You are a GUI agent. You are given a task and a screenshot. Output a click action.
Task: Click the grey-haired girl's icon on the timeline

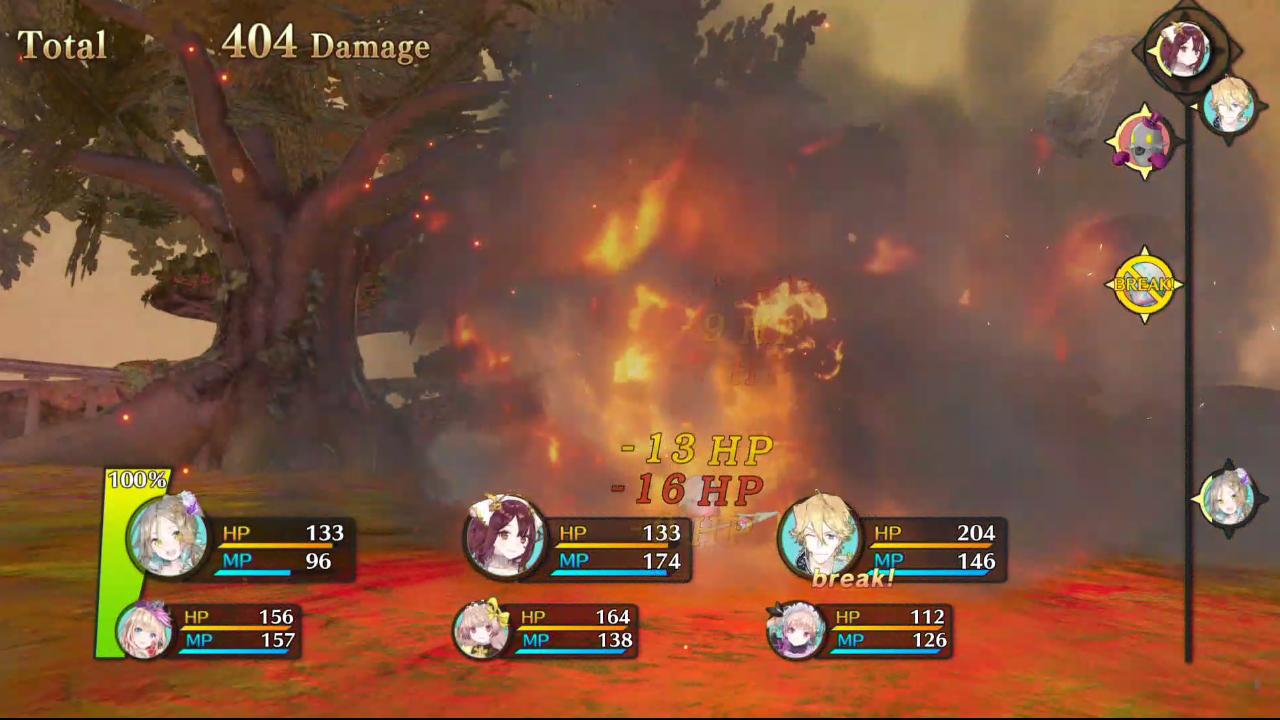[1227, 498]
